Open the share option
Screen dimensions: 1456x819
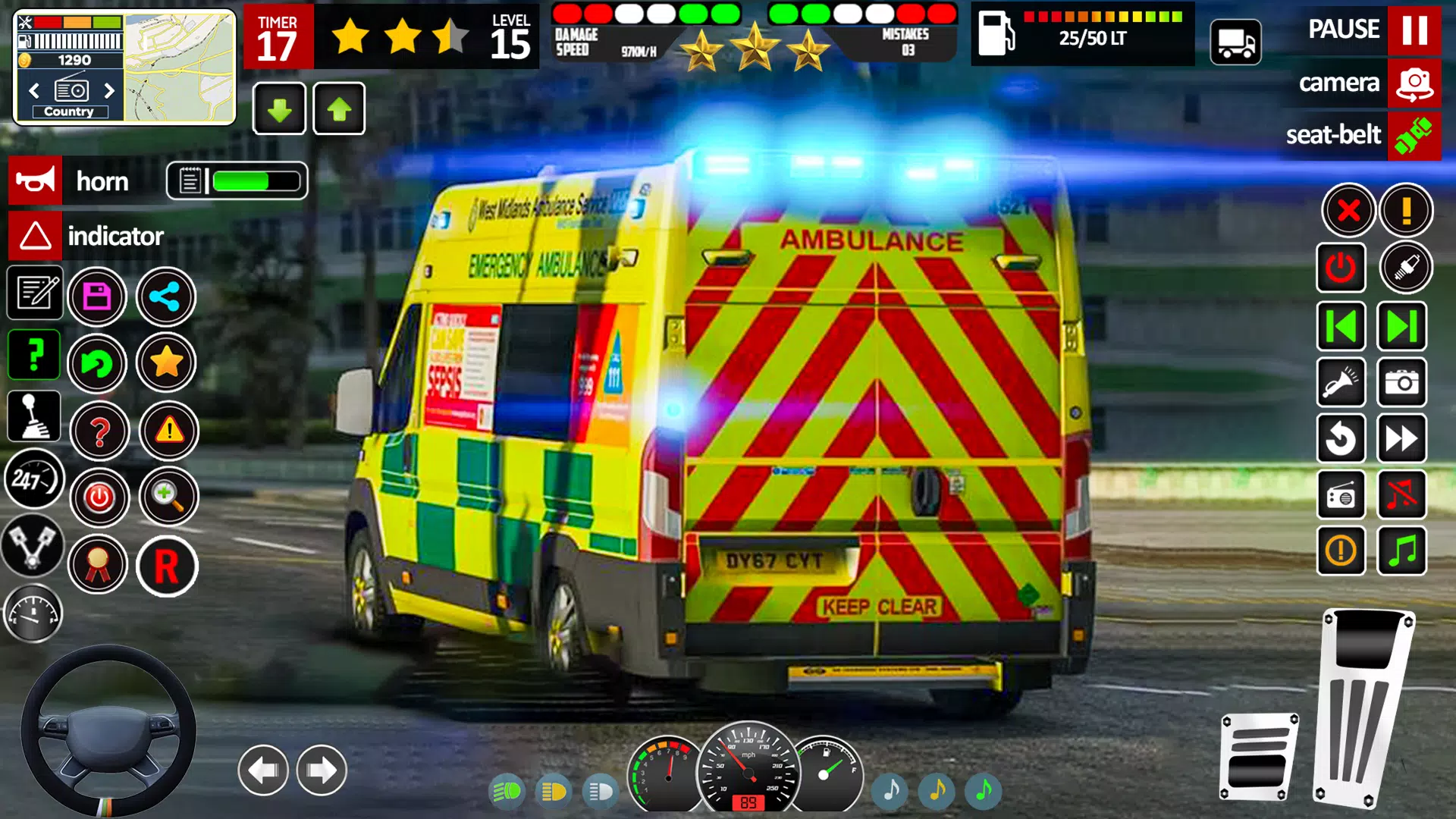click(168, 297)
